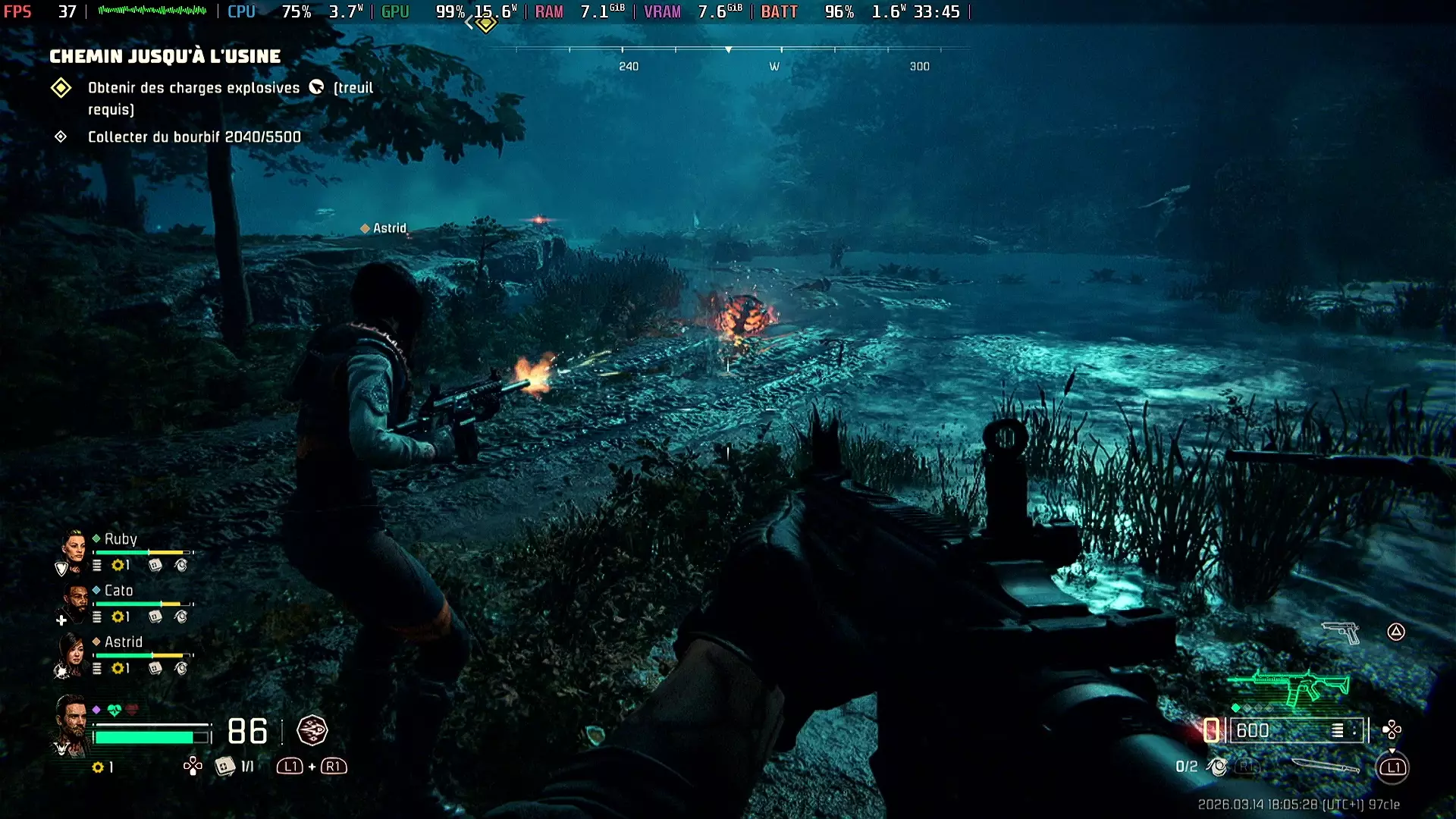The height and width of the screenshot is (819, 1456).
Task: Click the Chemin jusqu'à l'usine mission title
Action: pyautogui.click(x=165, y=56)
